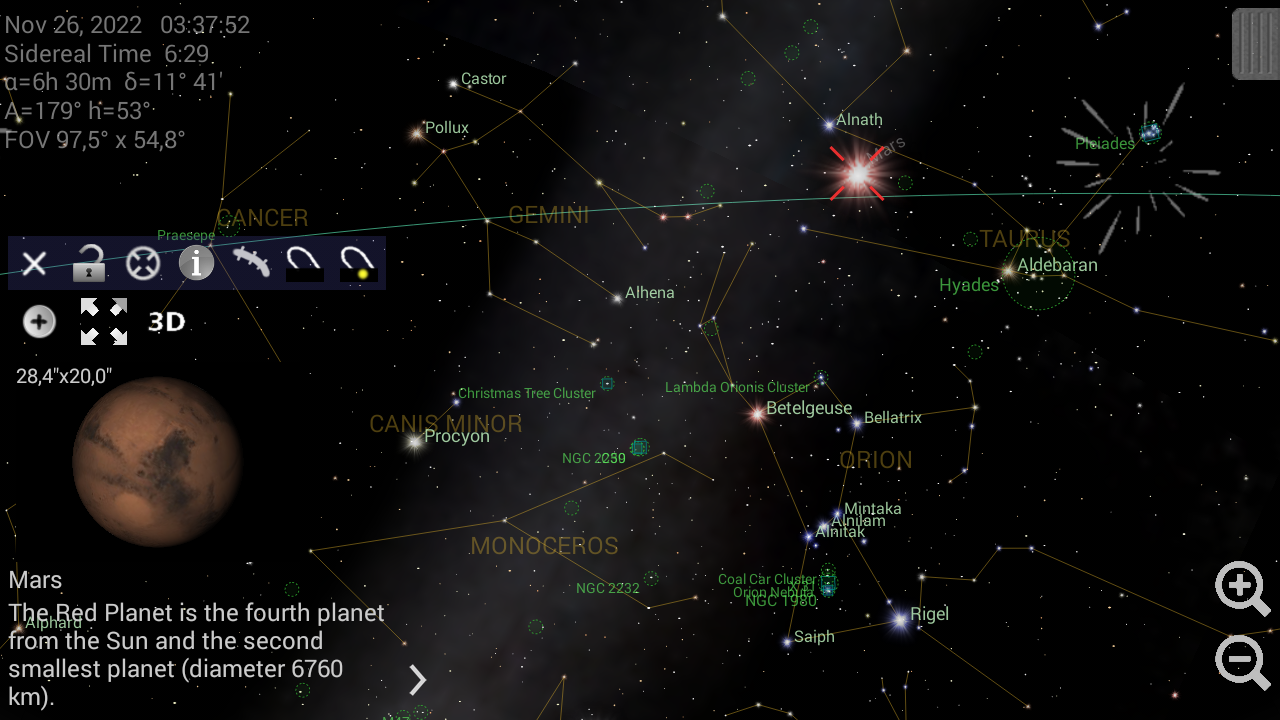1280x720 pixels.
Task: Zoom out using the minus magnifier icon
Action: point(1241,661)
